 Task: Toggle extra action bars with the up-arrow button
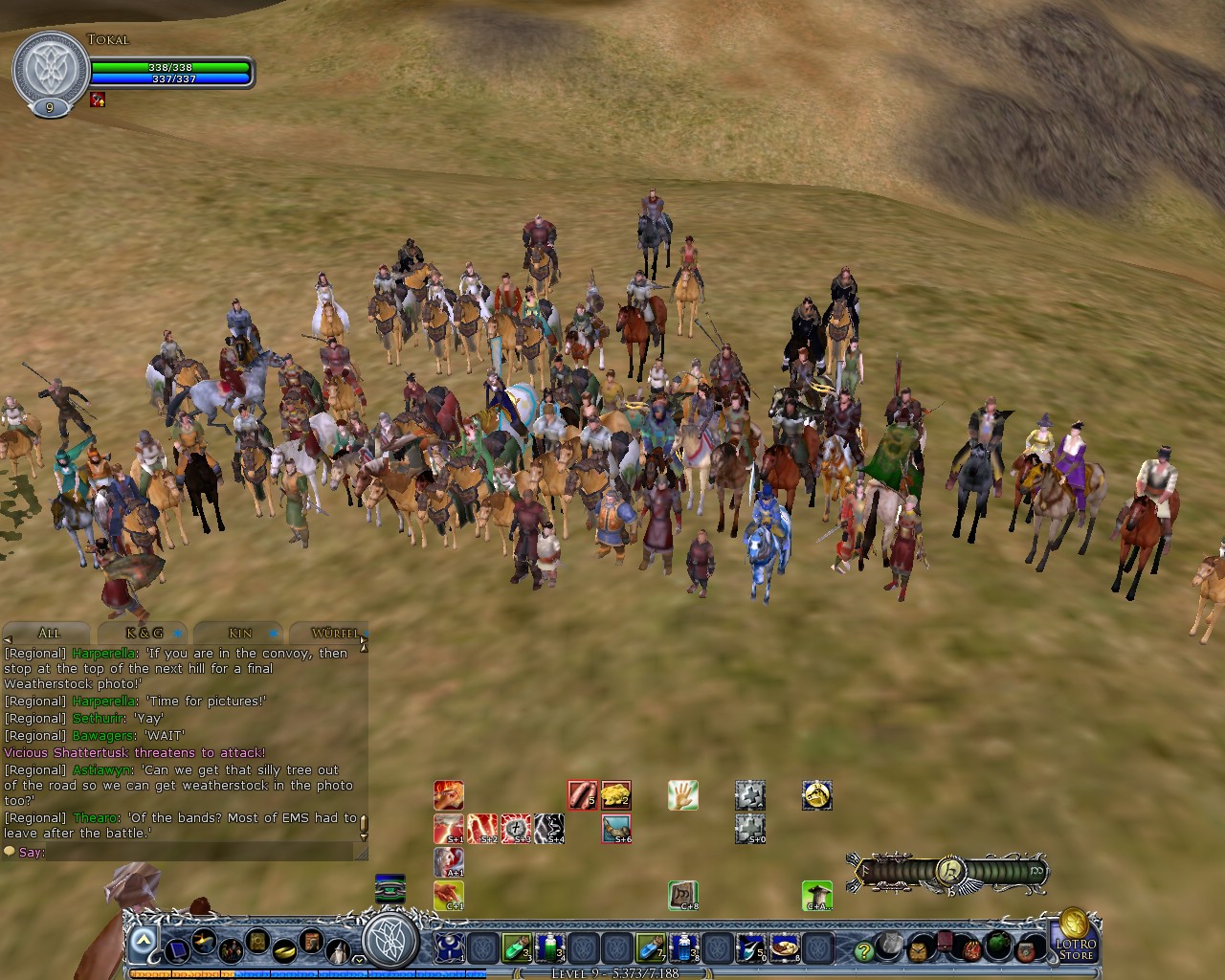tap(142, 939)
